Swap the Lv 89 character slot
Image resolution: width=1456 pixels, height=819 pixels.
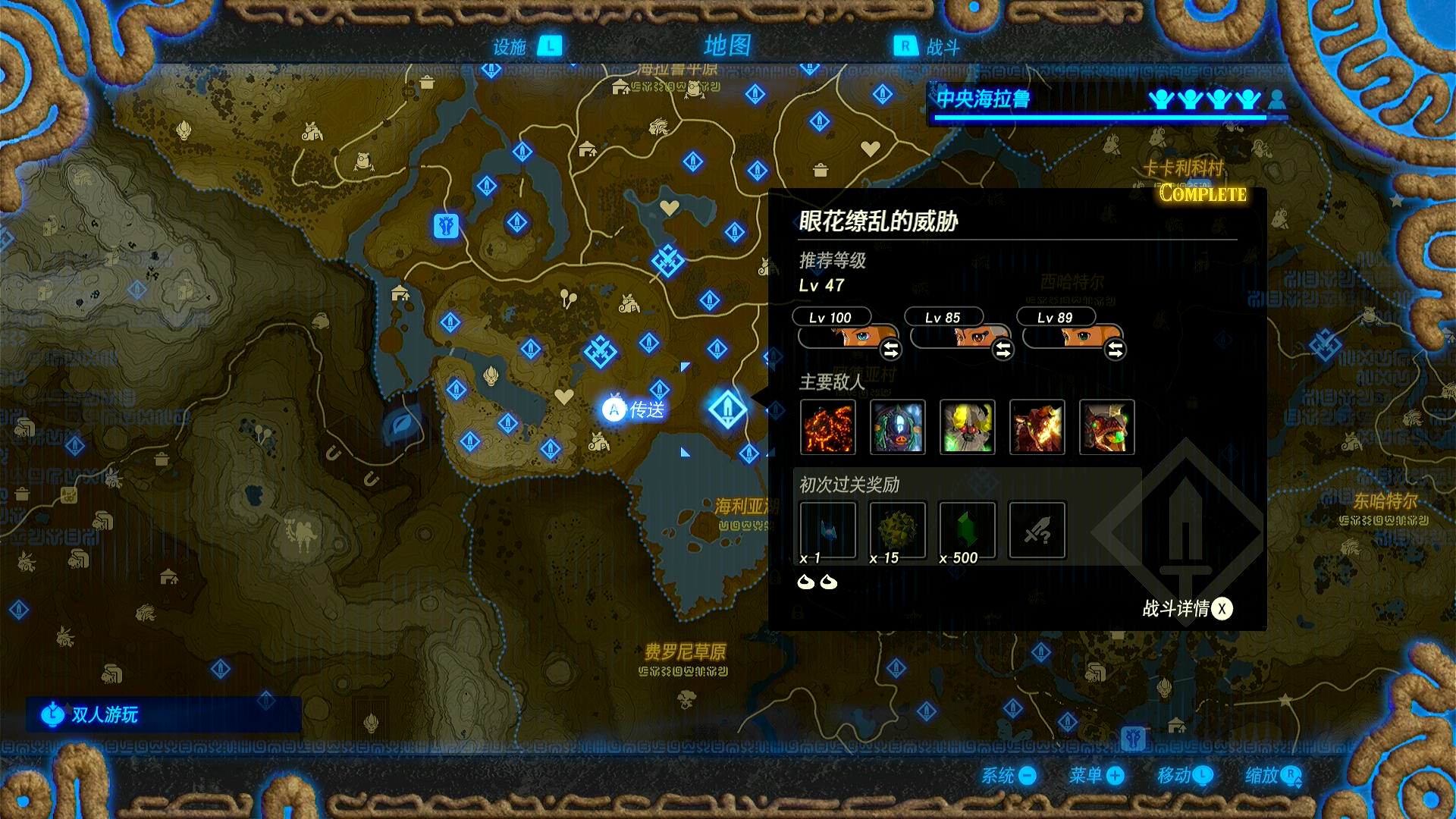[1115, 350]
